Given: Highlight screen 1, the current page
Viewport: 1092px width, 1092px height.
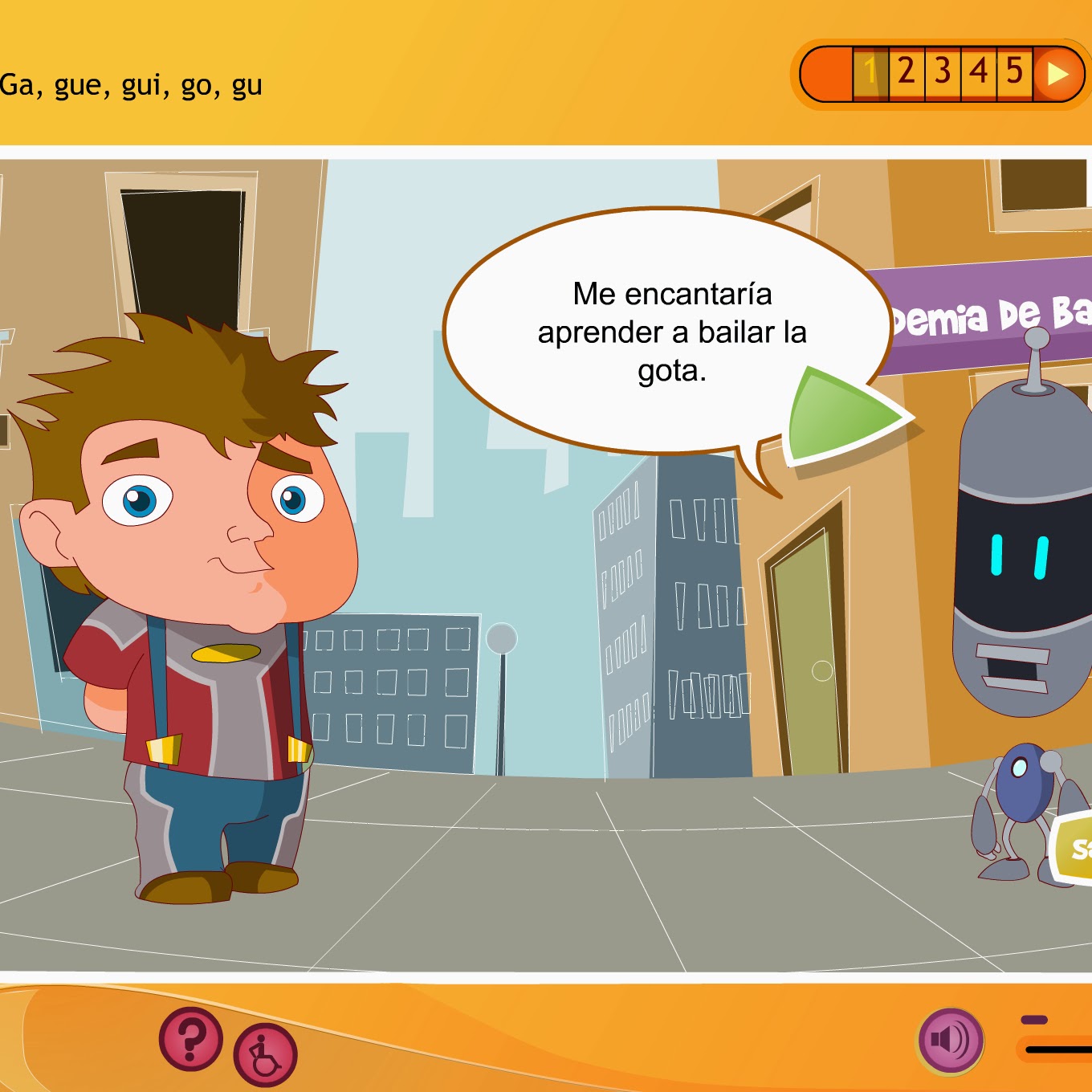Looking at the screenshot, I should point(870,75).
